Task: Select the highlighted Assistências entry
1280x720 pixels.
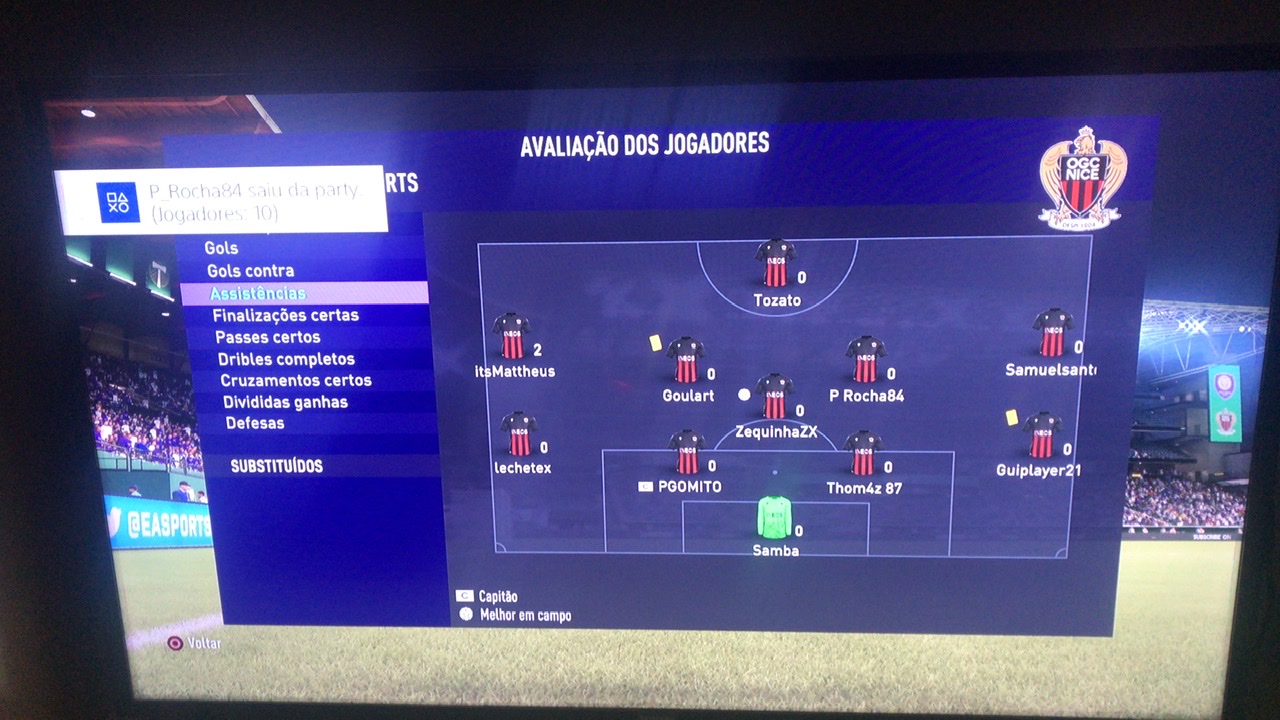Action: (258, 294)
